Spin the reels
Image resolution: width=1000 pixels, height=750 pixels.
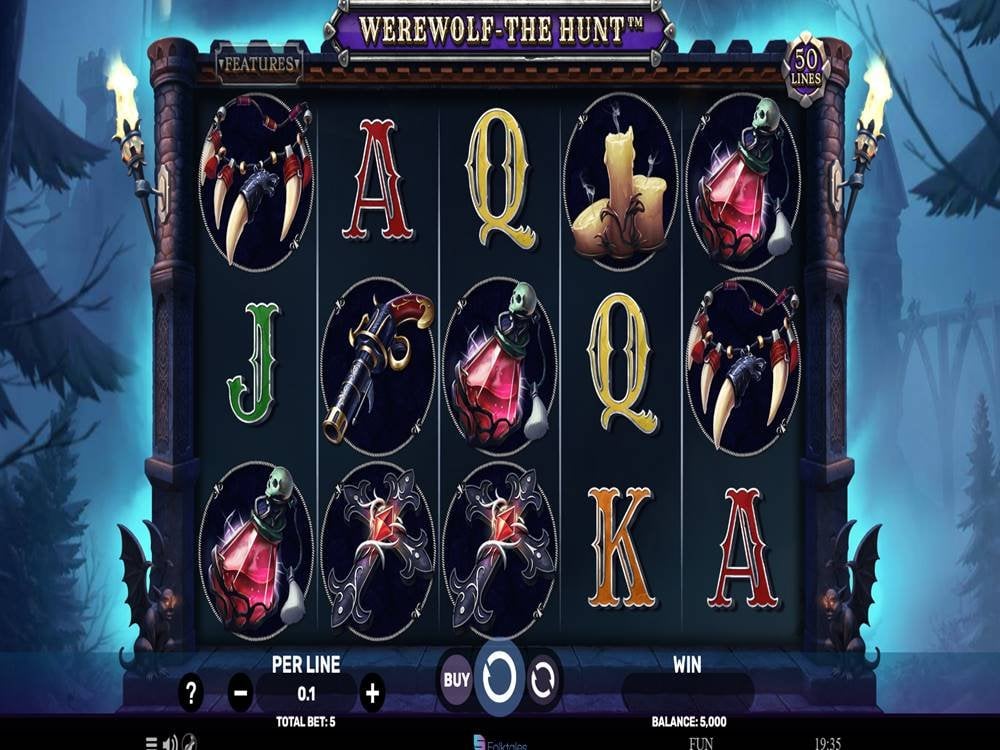499,678
